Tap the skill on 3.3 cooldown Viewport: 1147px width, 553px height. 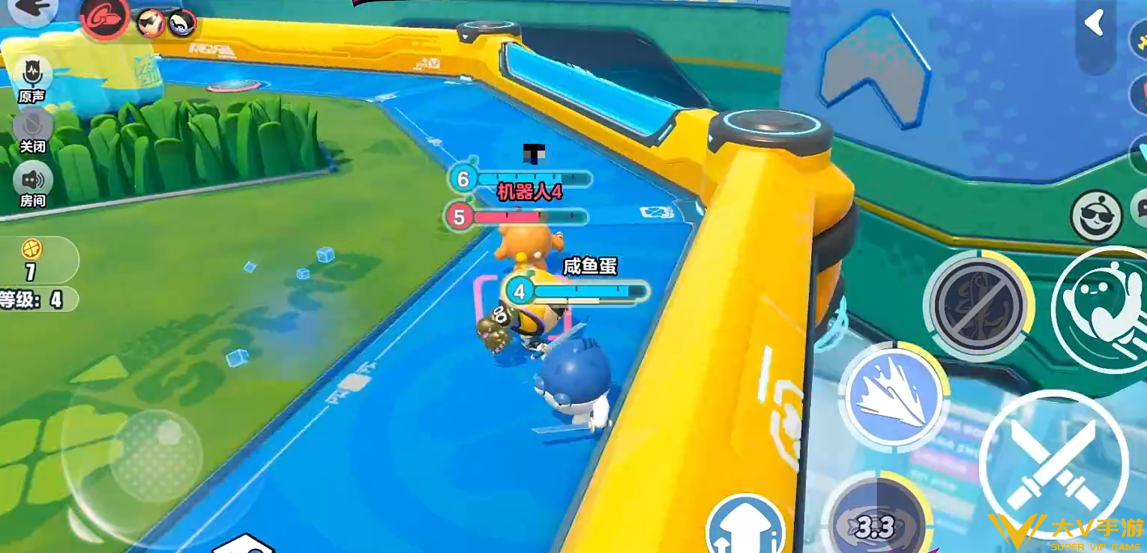877,520
